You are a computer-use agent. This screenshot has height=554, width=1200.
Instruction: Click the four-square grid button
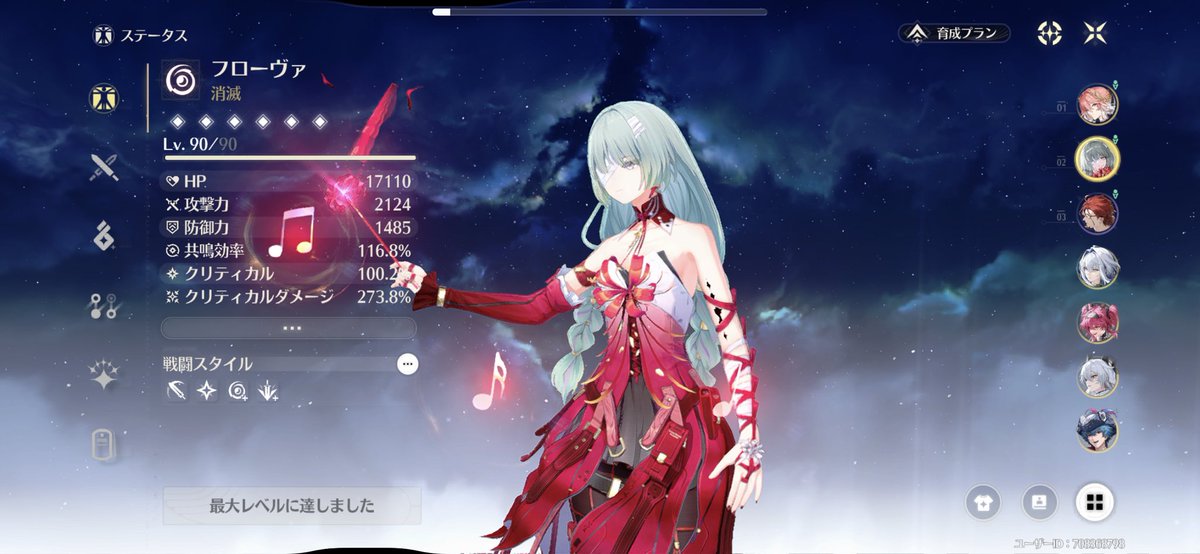1095,502
